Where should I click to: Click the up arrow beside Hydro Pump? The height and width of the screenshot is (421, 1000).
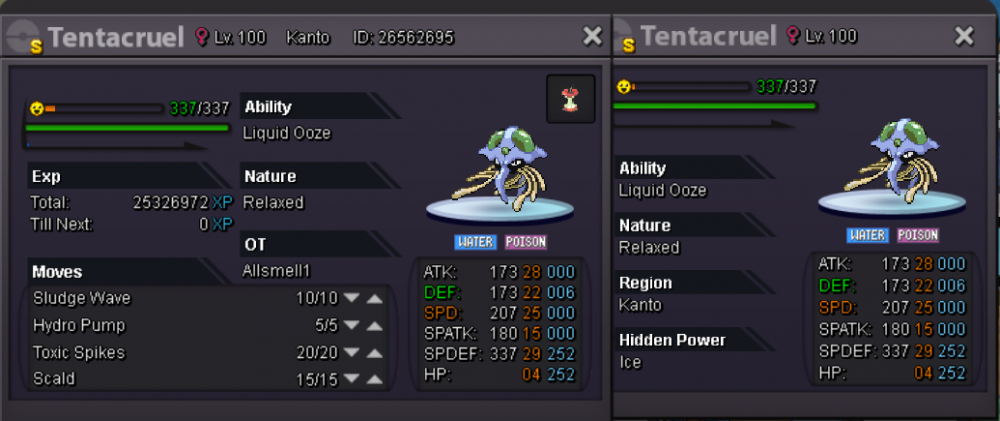tap(374, 325)
